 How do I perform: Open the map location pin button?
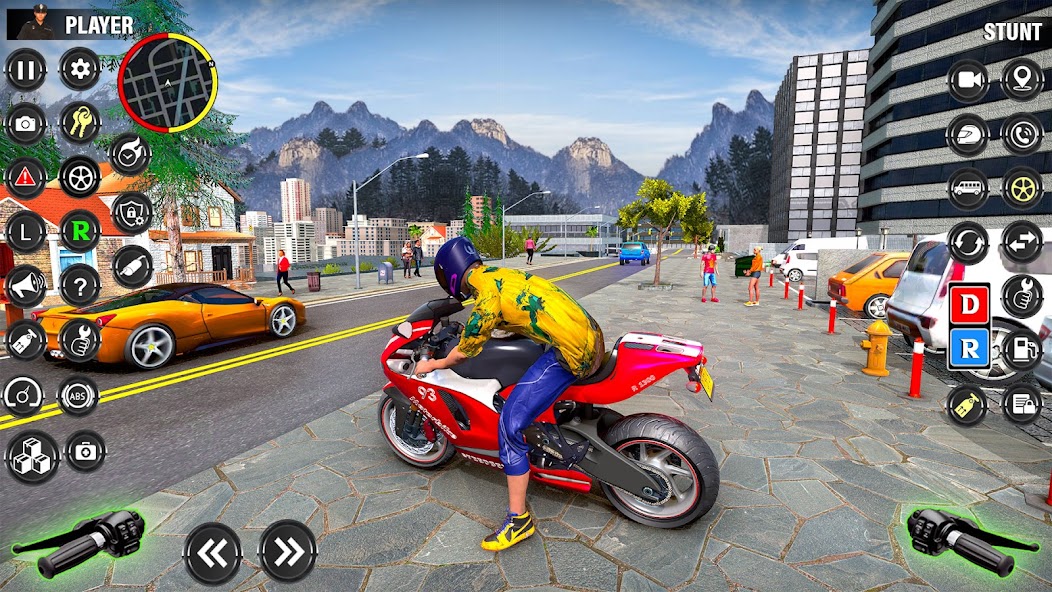pos(1022,79)
